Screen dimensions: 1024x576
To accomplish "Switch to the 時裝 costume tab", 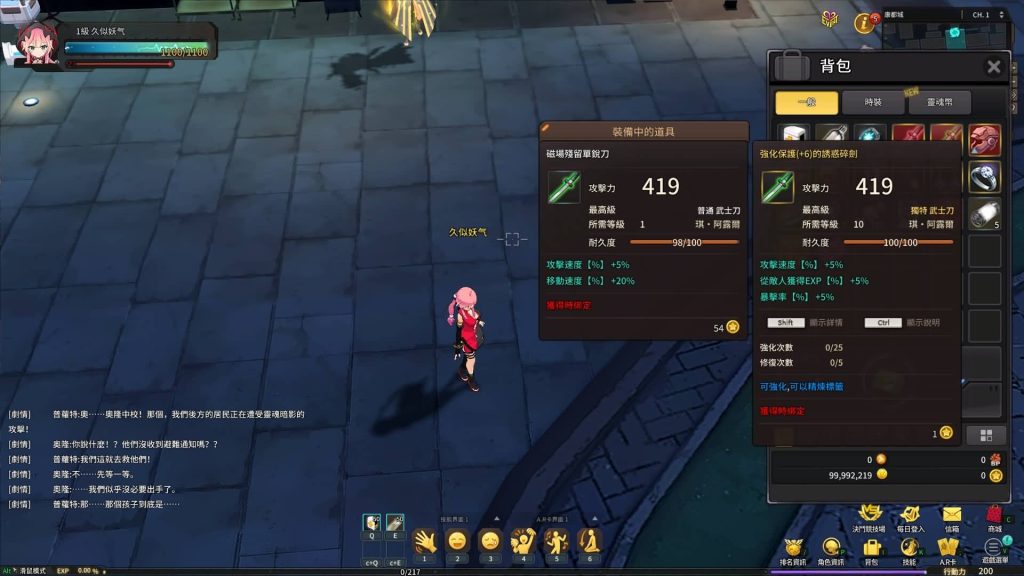I will 874,102.
